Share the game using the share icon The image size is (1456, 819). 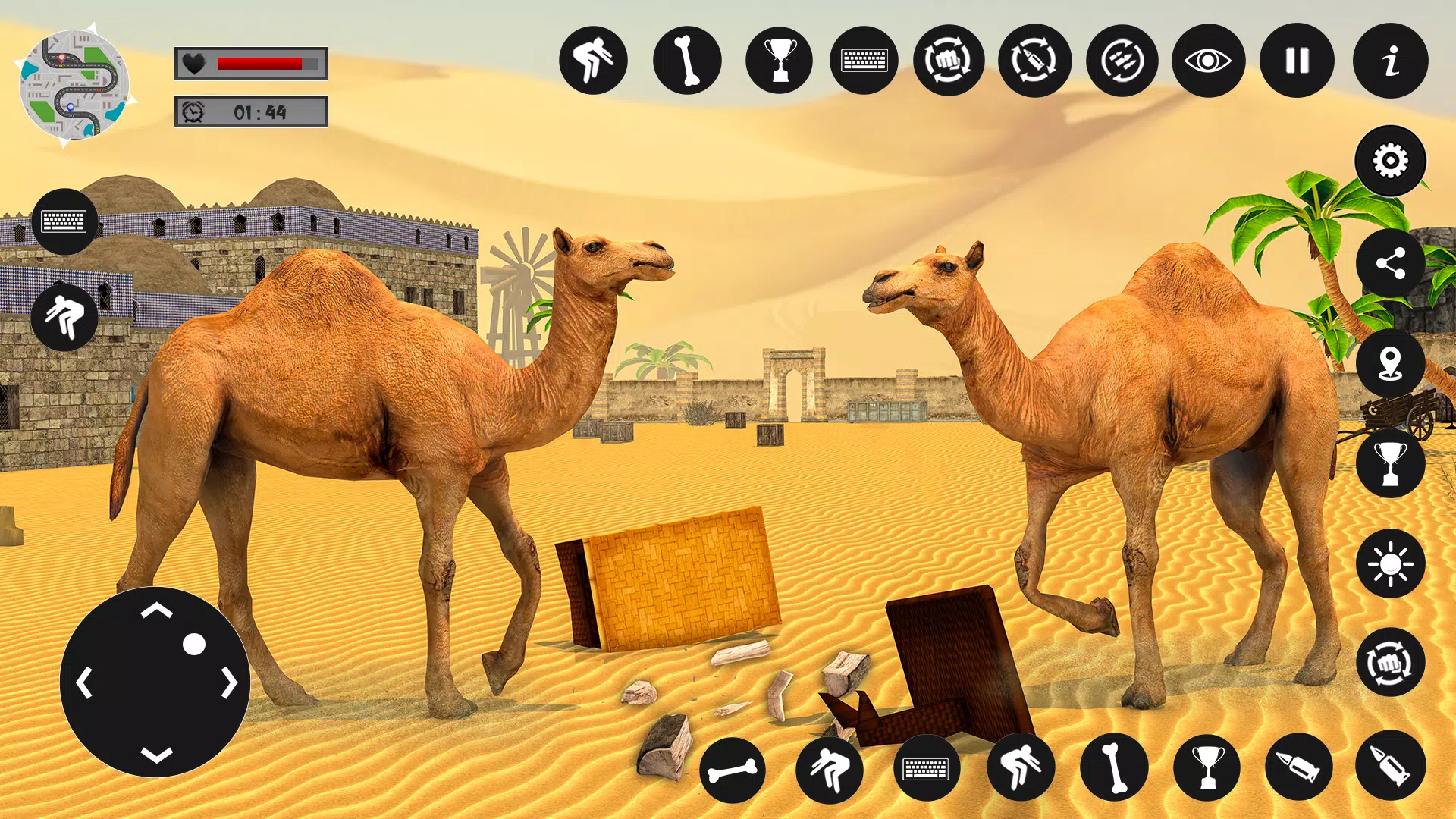coord(1390,264)
